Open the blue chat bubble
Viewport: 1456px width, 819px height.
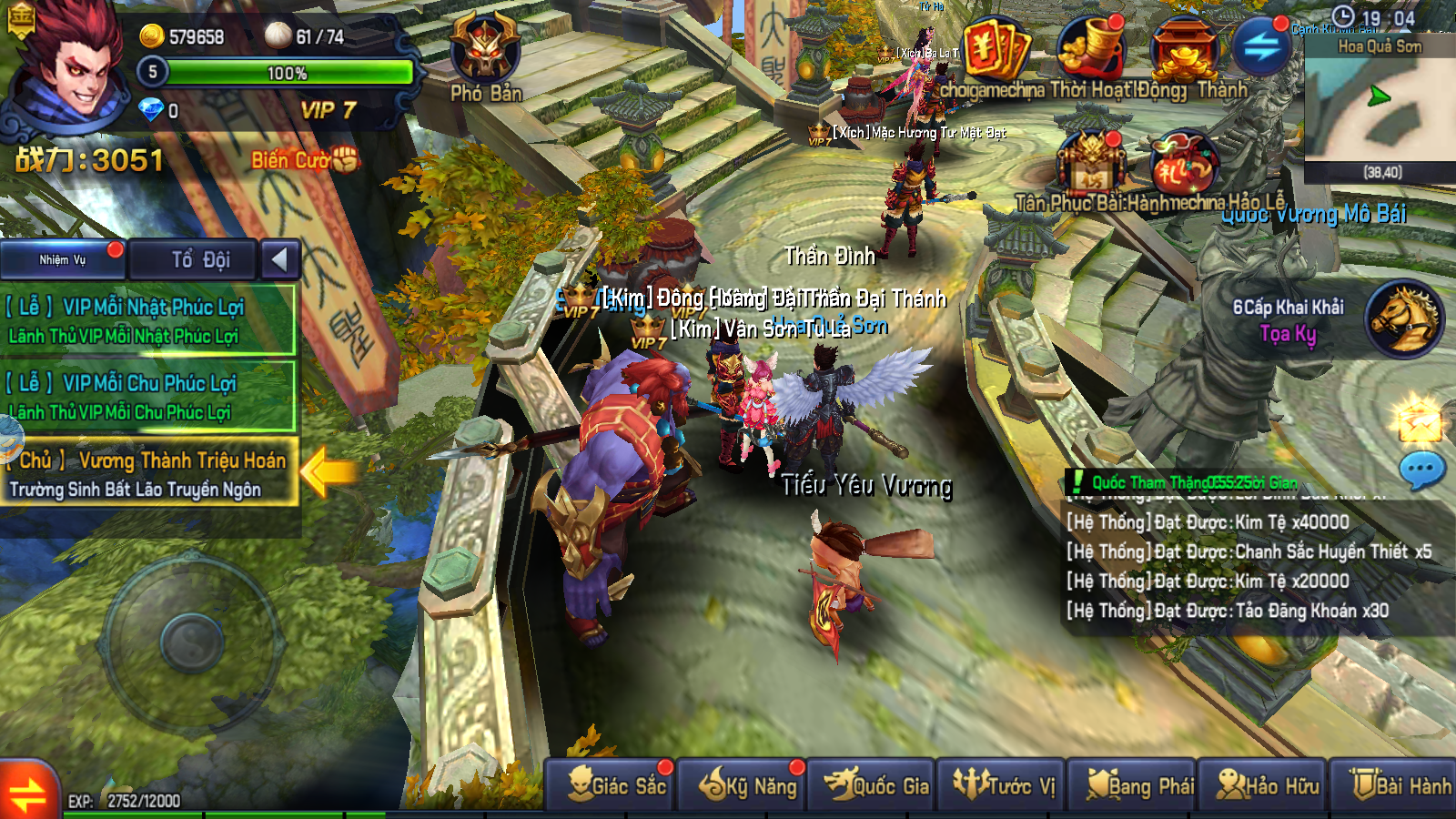pos(1421,470)
